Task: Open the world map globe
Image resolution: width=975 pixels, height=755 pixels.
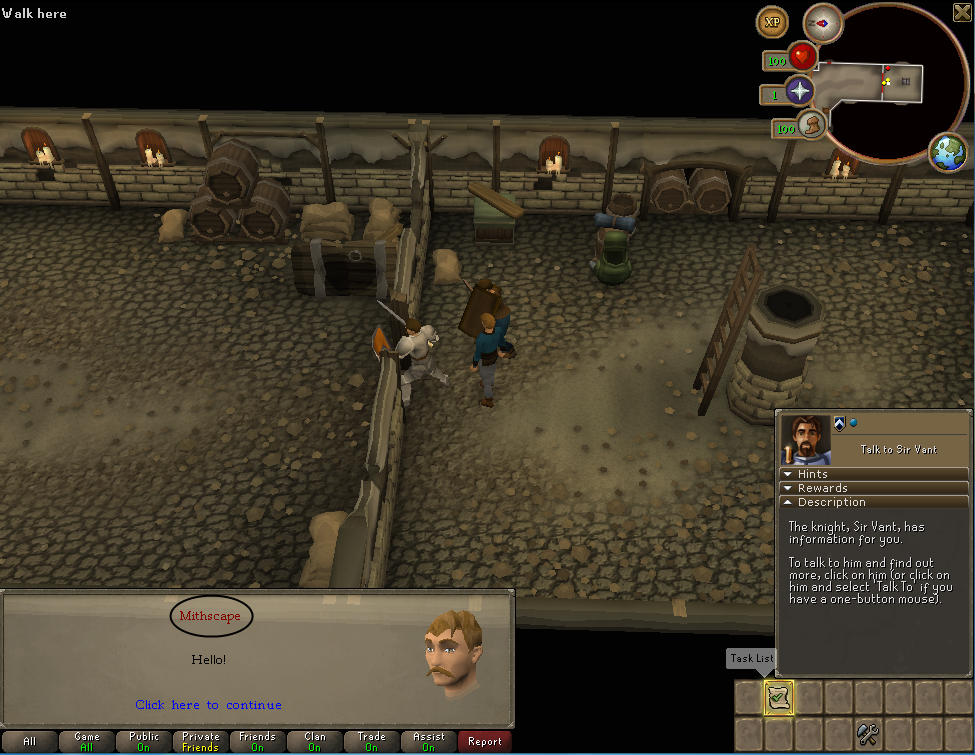Action: [x=948, y=152]
